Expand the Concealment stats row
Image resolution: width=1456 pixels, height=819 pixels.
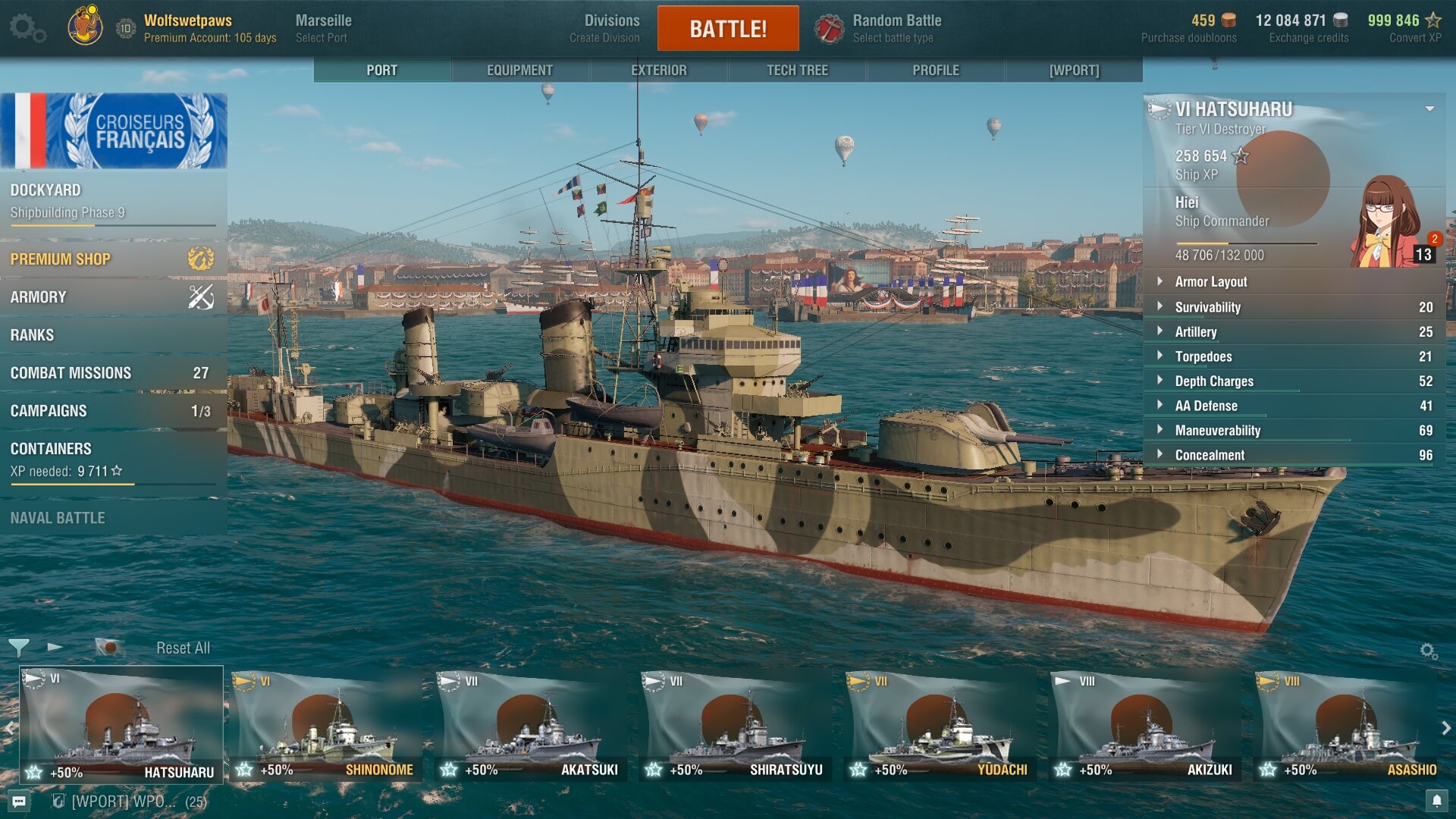click(1210, 455)
